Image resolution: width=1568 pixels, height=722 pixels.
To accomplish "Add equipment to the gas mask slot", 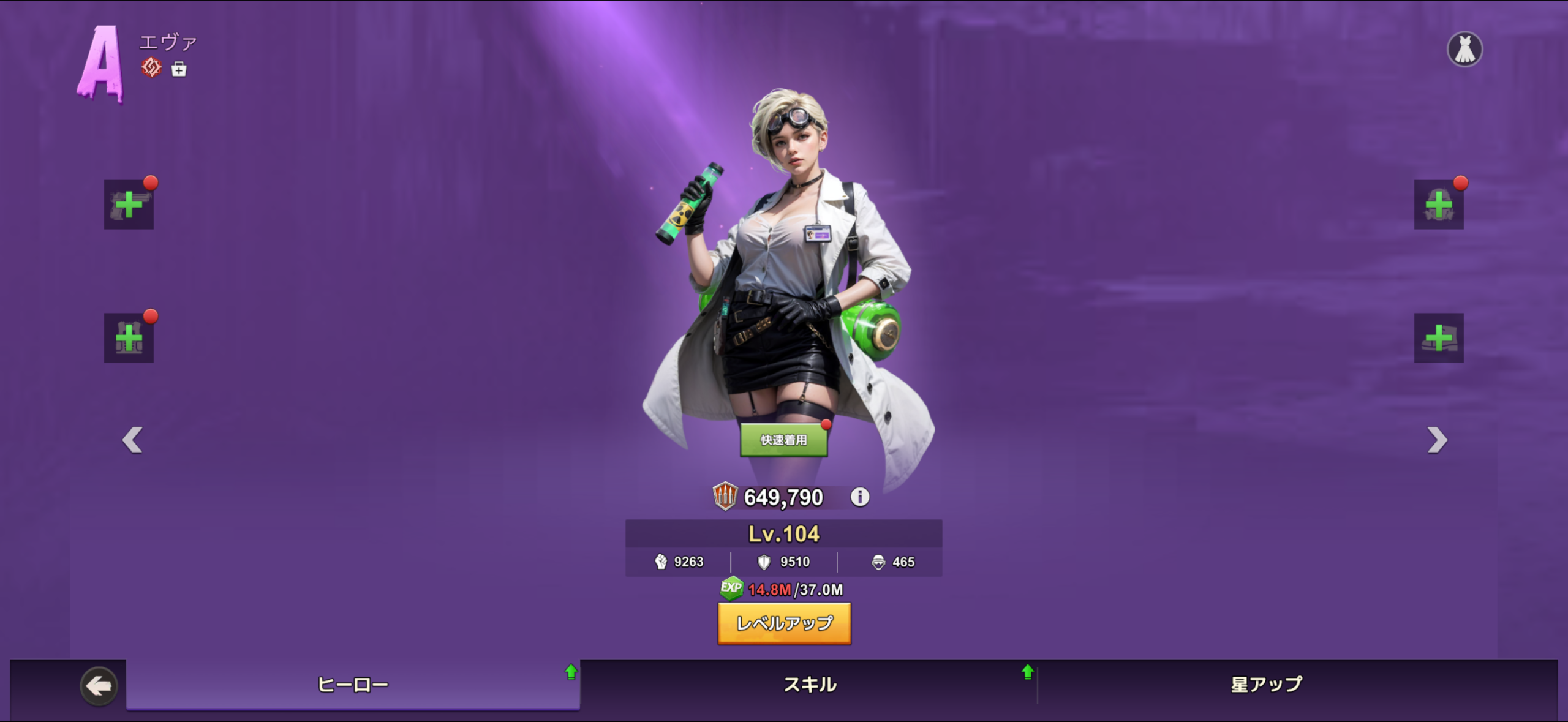I will click(x=1438, y=205).
